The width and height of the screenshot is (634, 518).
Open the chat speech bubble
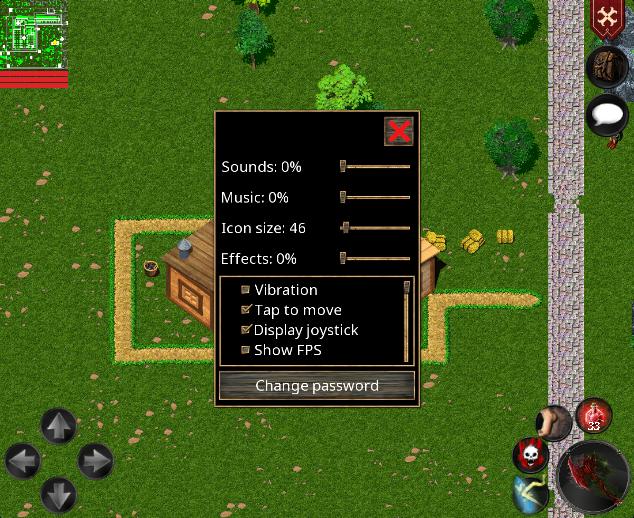[607, 115]
